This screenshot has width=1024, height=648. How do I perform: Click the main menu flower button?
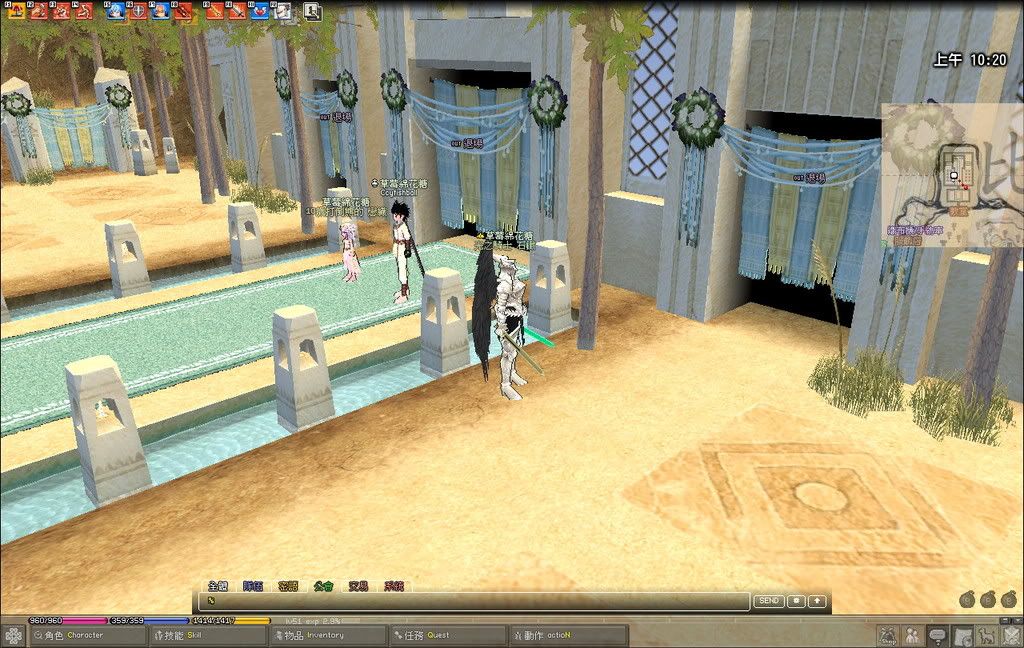pyautogui.click(x=13, y=635)
